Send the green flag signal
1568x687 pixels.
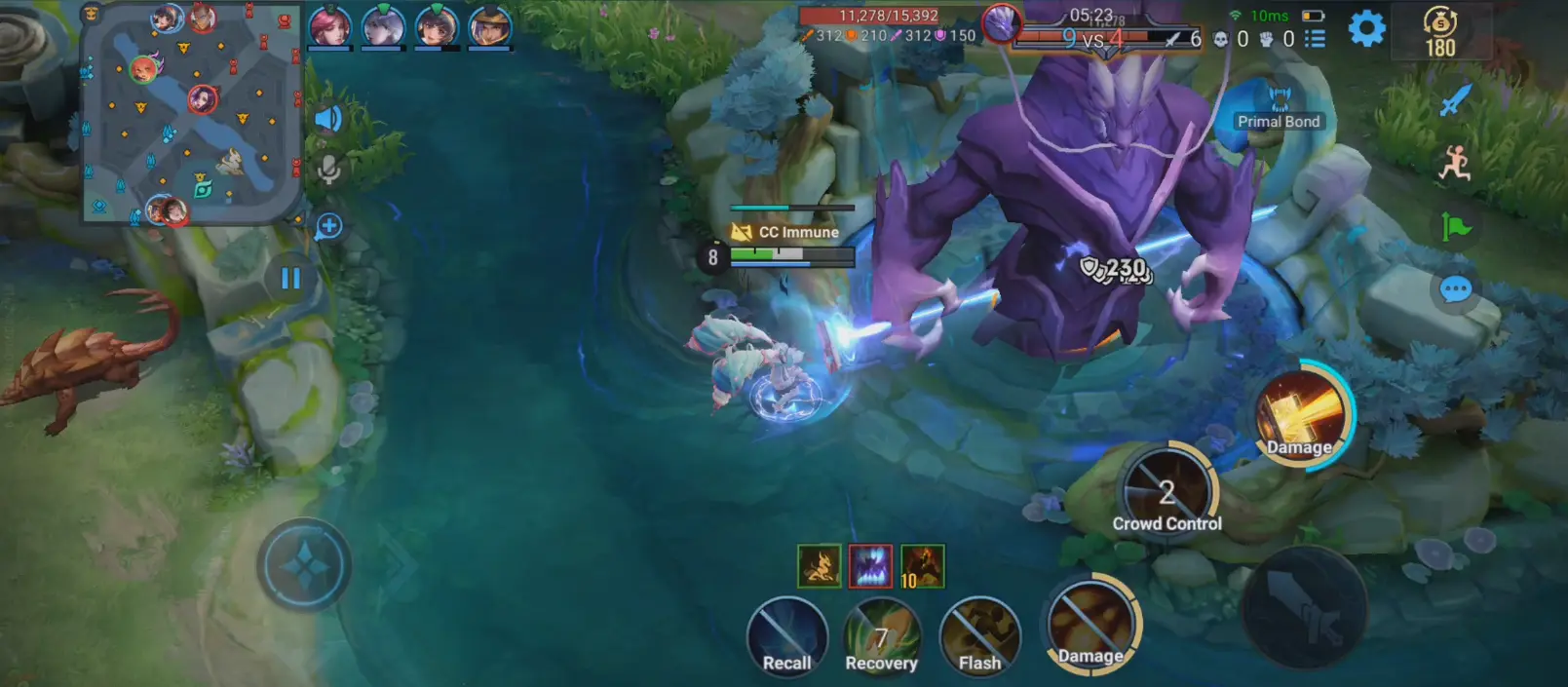coord(1455,227)
